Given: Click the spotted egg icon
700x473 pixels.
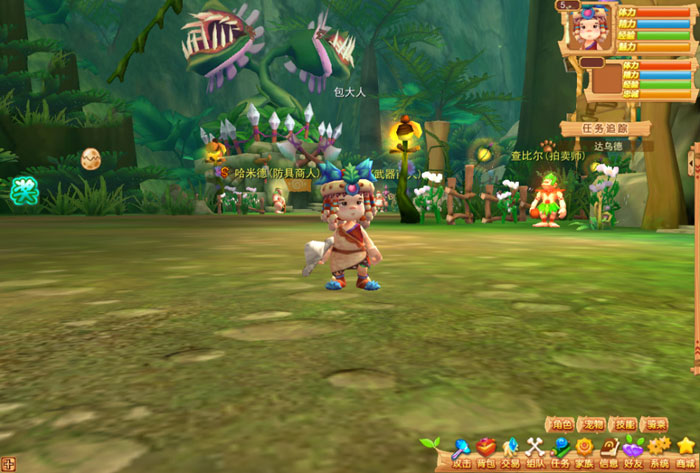Looking at the screenshot, I should tap(90, 158).
